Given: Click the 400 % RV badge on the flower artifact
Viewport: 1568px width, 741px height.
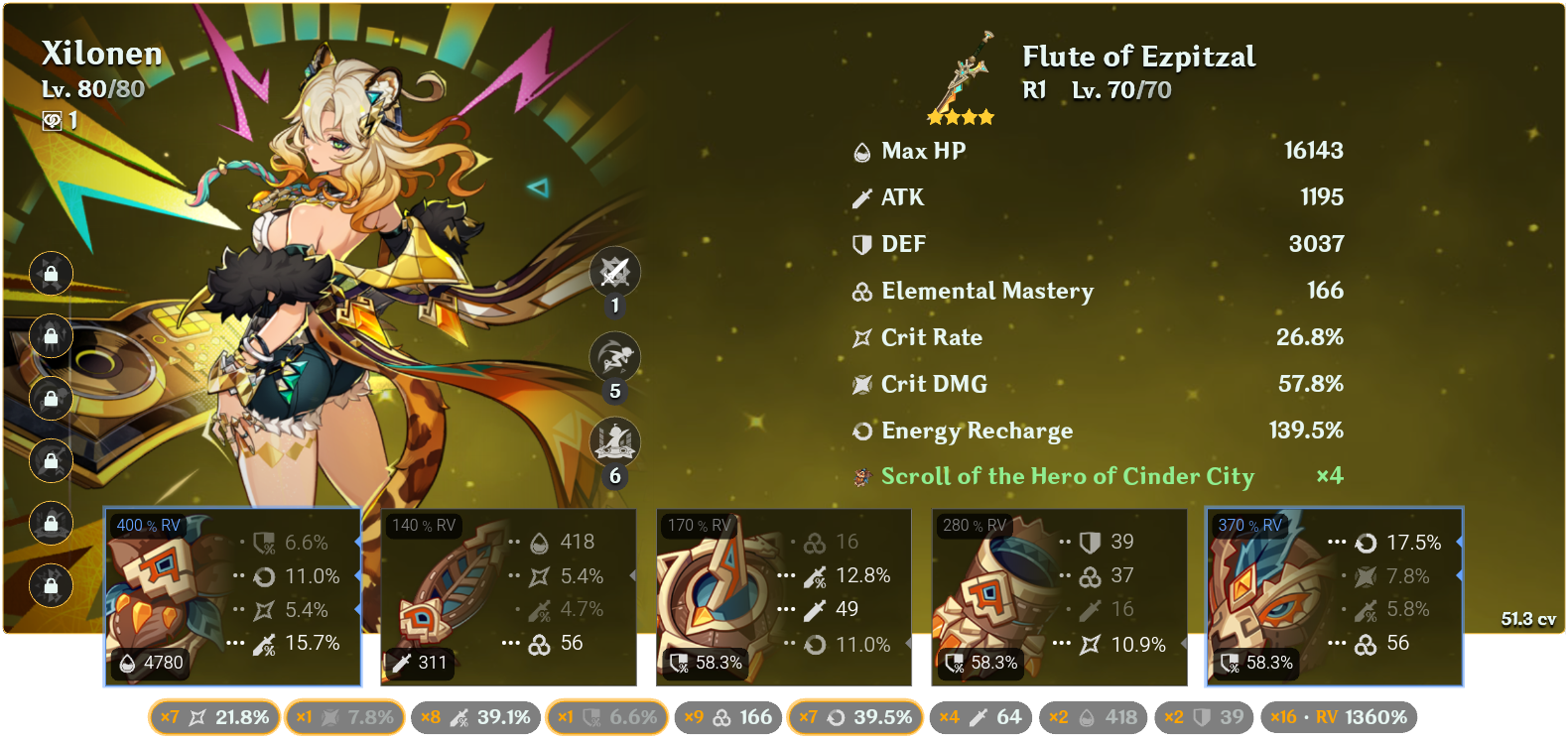Looking at the screenshot, I should (x=147, y=527).
